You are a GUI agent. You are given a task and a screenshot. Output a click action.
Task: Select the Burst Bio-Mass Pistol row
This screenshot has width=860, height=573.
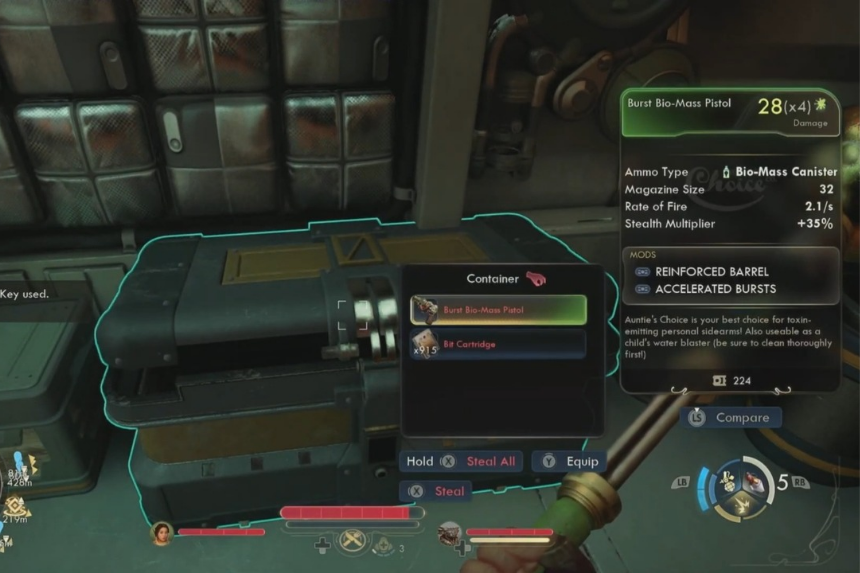(498, 310)
